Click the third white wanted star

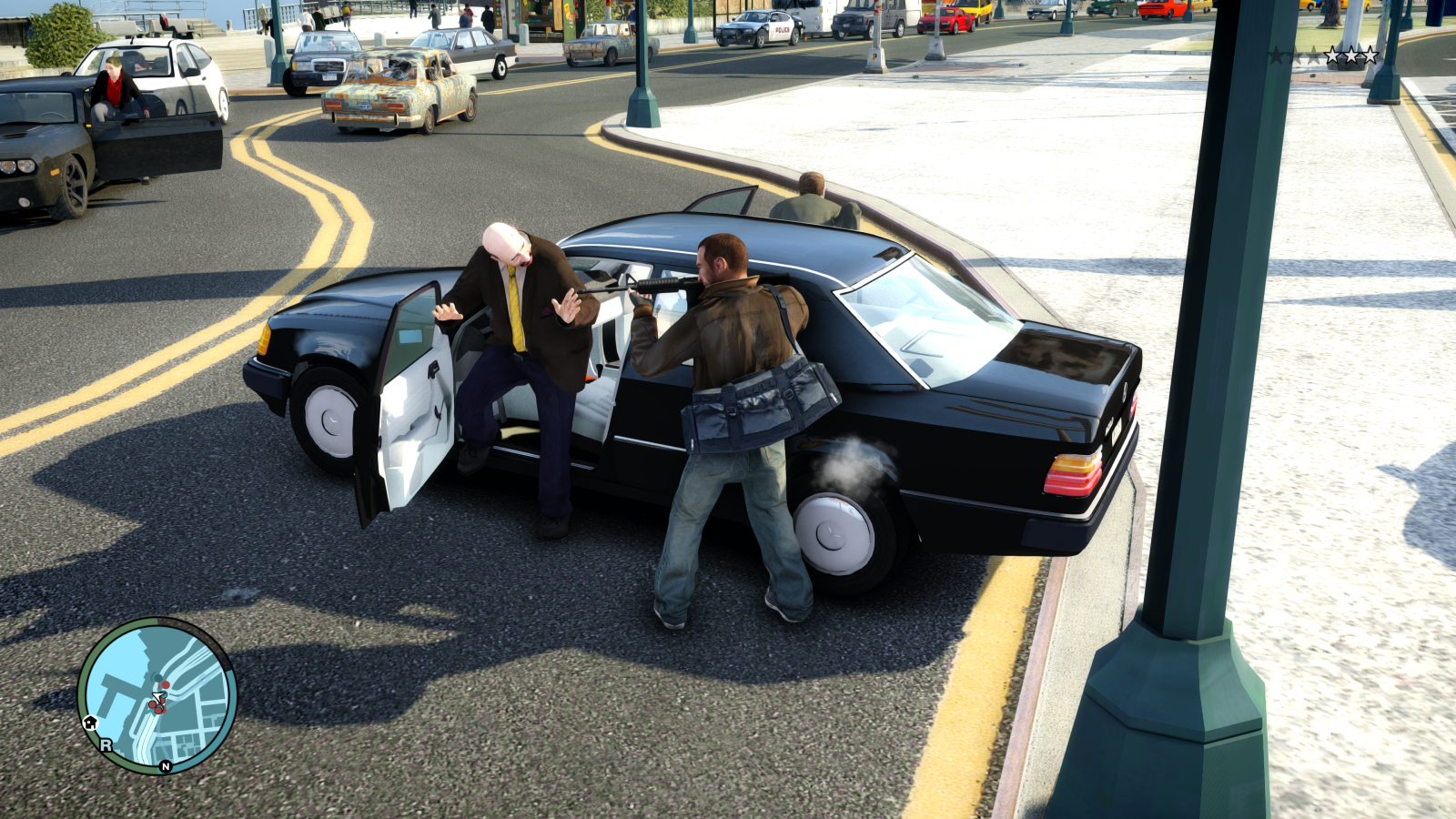[x=1370, y=55]
